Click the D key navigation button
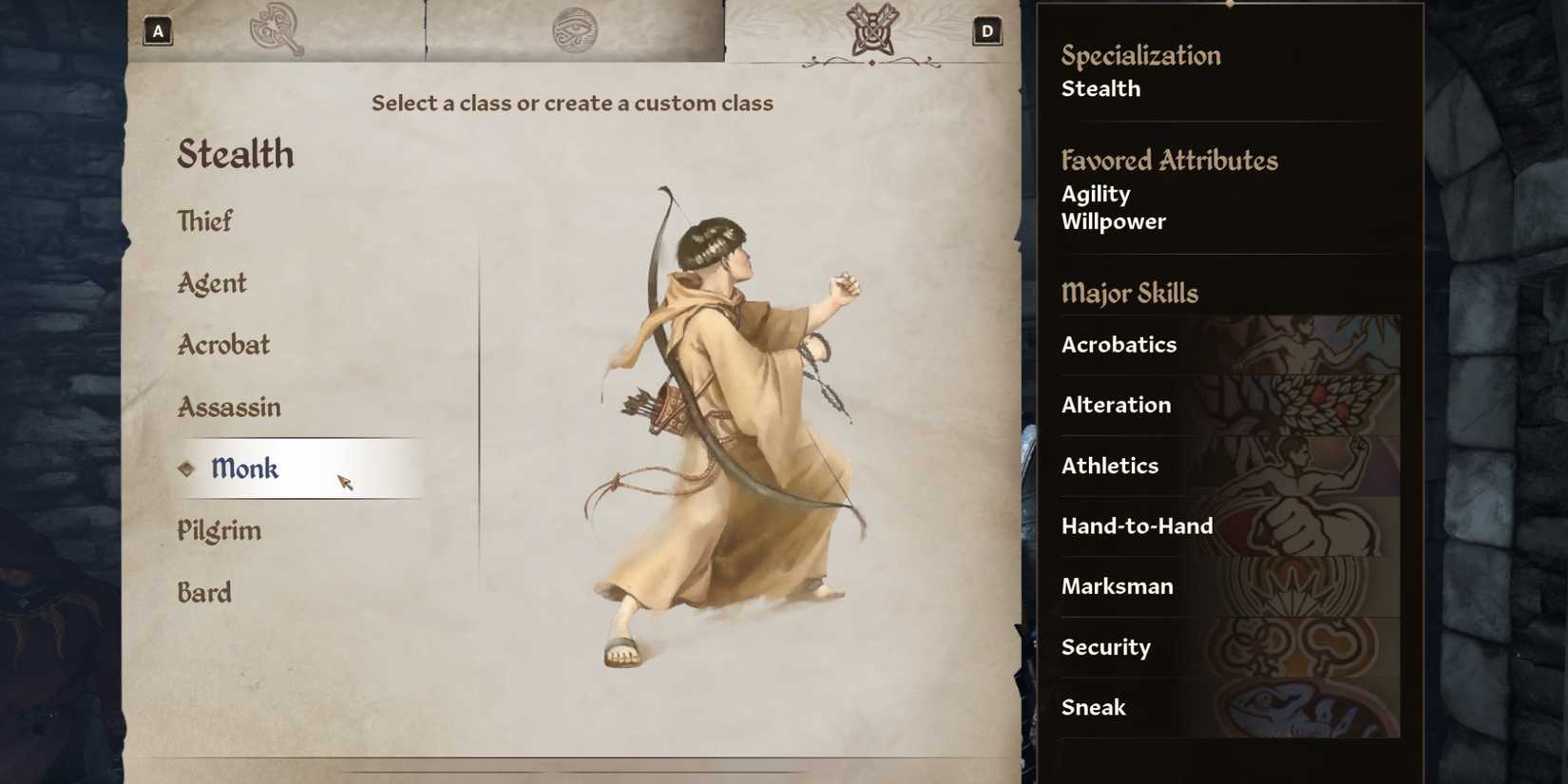The image size is (1568, 784). [986, 30]
